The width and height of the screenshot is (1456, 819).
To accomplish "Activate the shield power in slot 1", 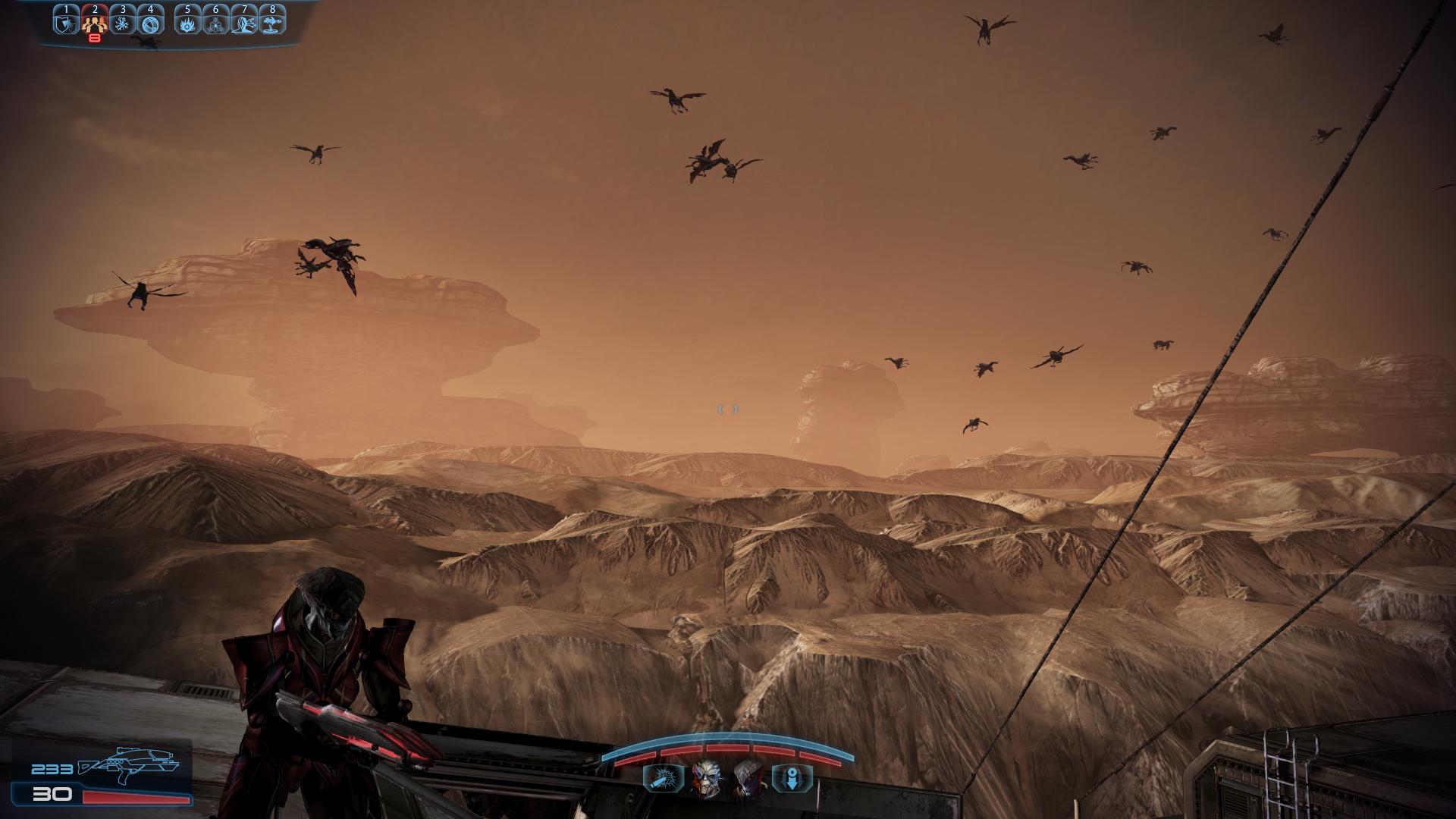I will pos(67,24).
